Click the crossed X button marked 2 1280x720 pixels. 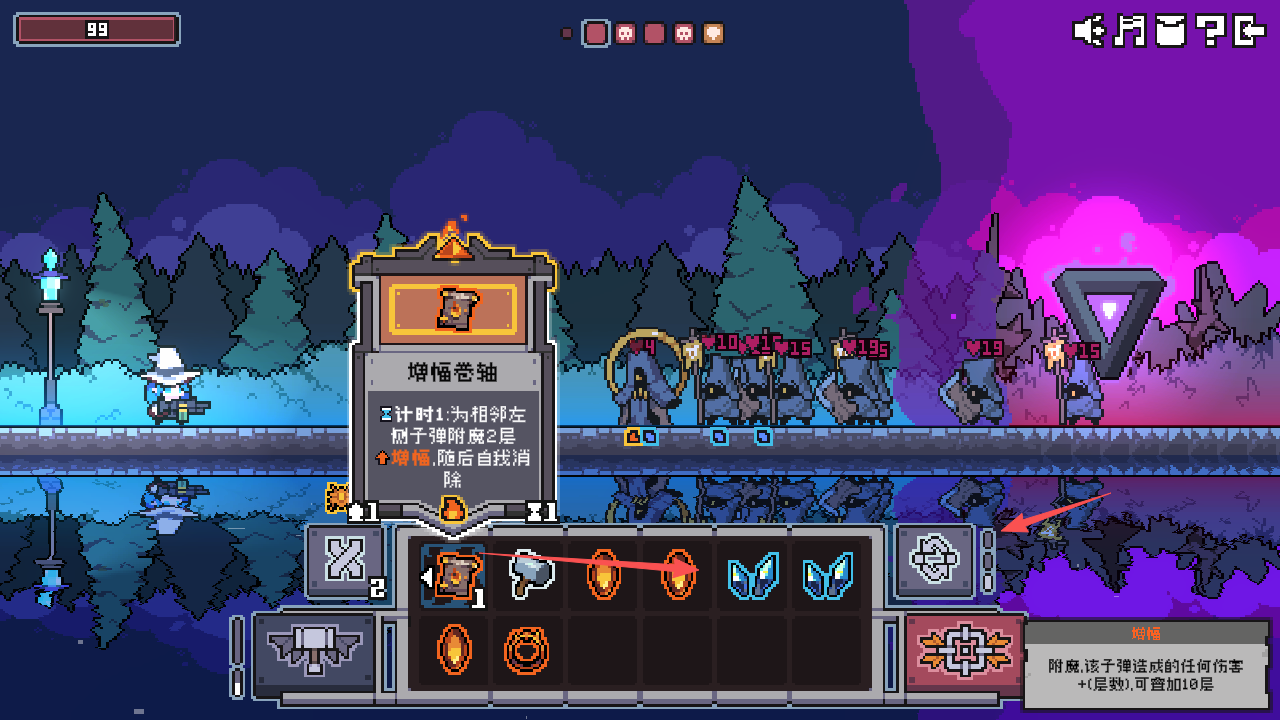[x=345, y=560]
